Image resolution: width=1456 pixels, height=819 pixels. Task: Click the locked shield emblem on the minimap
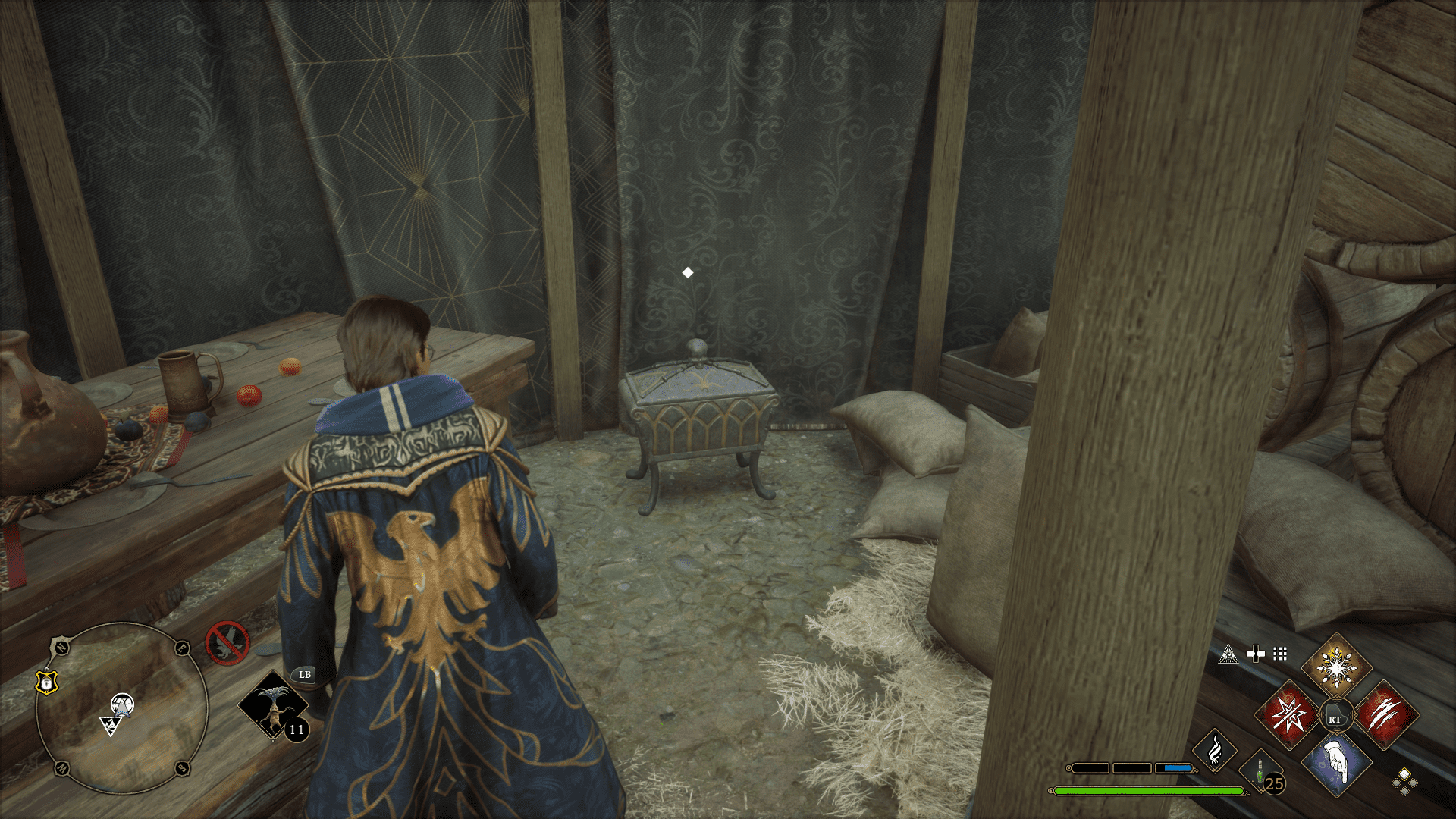coord(46,682)
